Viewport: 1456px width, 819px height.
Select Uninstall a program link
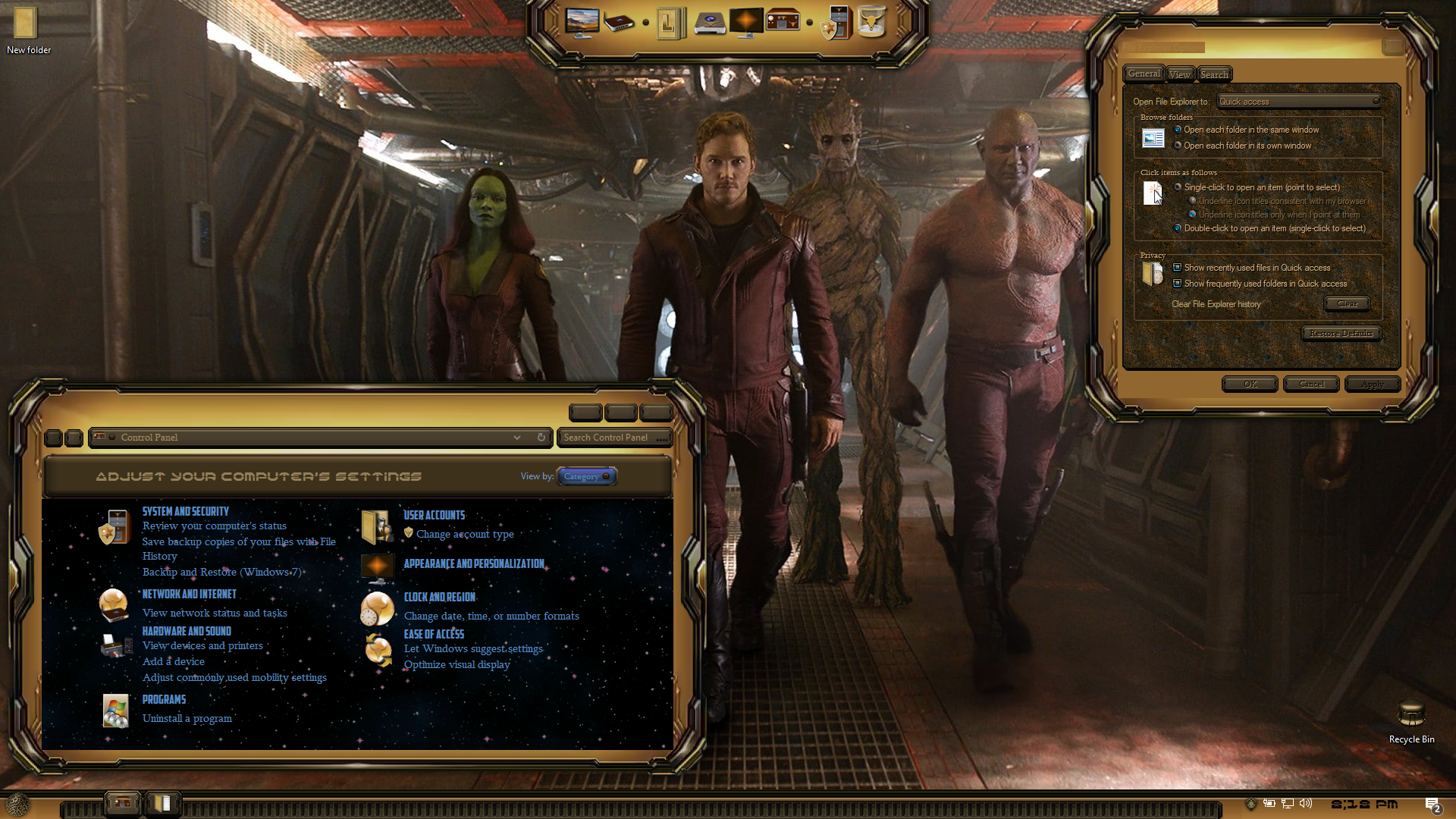click(187, 718)
